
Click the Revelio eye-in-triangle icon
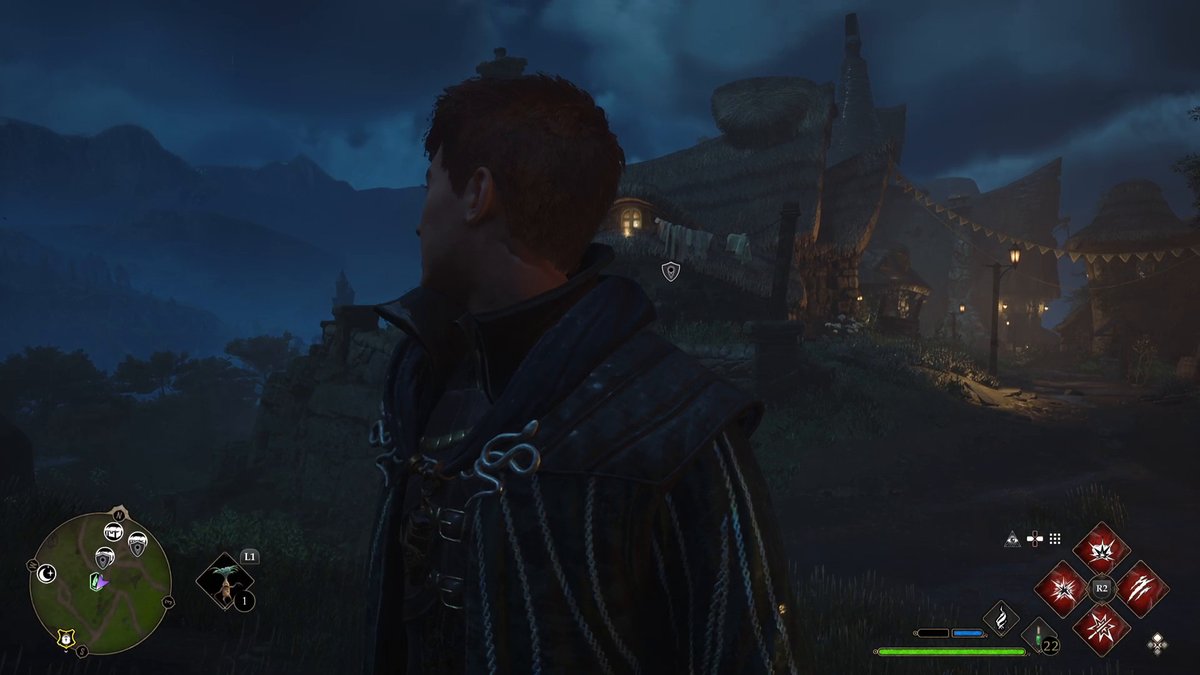pyautogui.click(x=1012, y=539)
